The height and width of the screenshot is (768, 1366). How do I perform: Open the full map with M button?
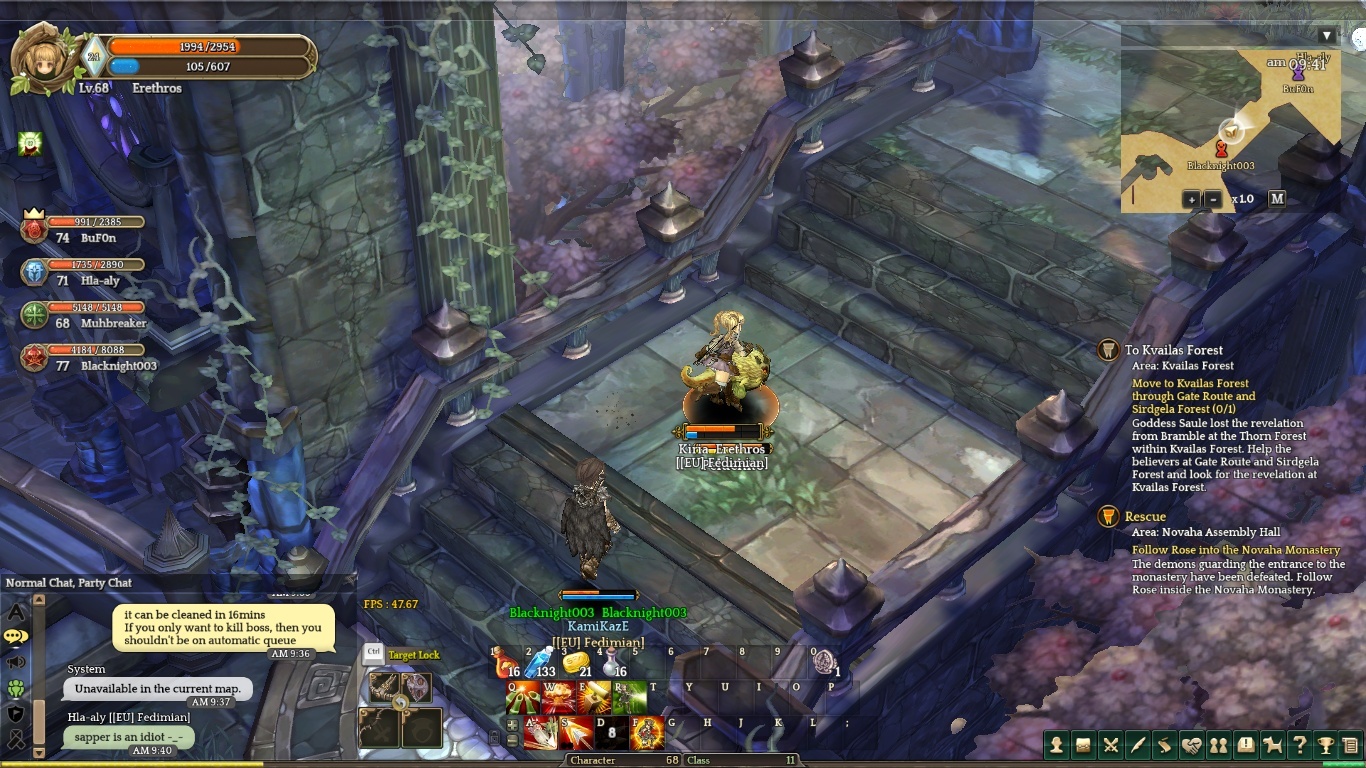click(1277, 198)
